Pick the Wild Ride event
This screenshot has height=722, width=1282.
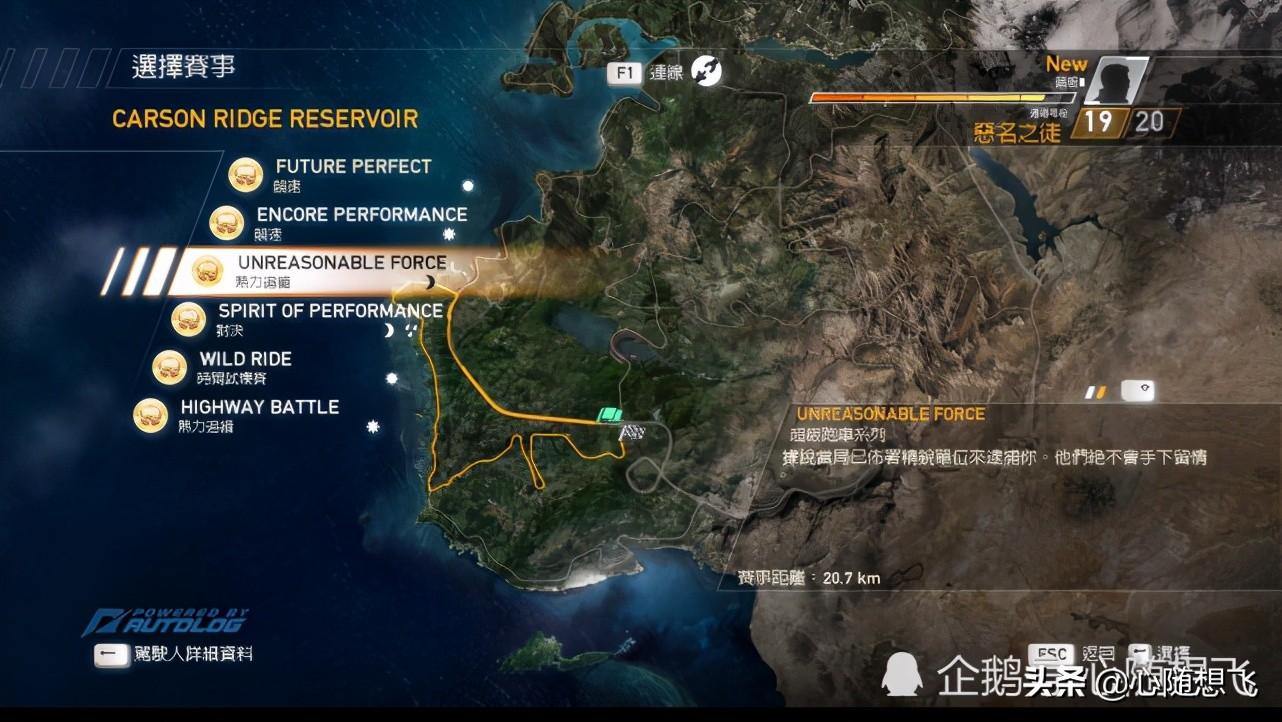click(x=245, y=359)
